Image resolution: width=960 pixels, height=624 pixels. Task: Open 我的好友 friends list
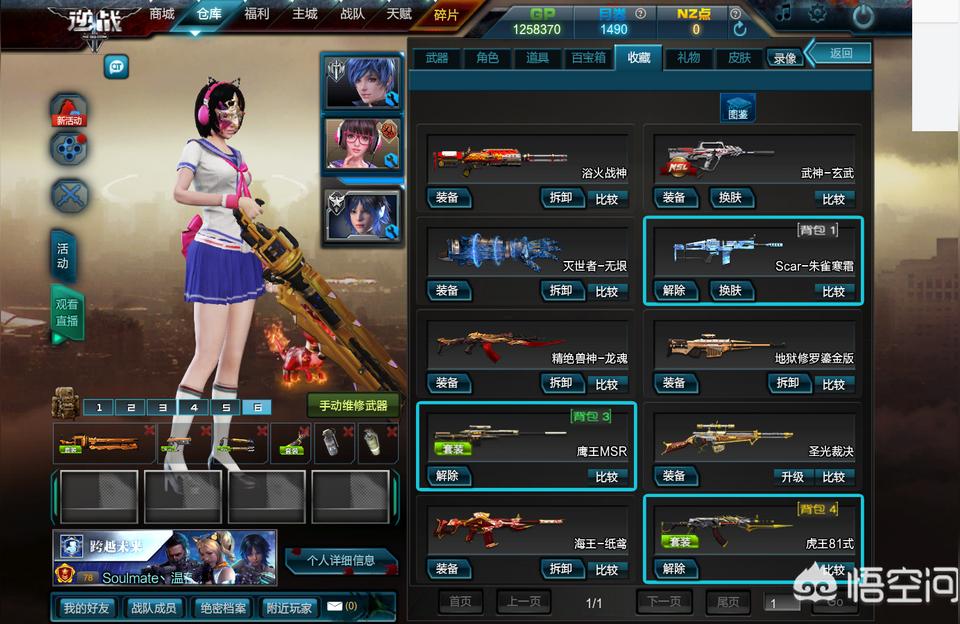[x=84, y=607]
